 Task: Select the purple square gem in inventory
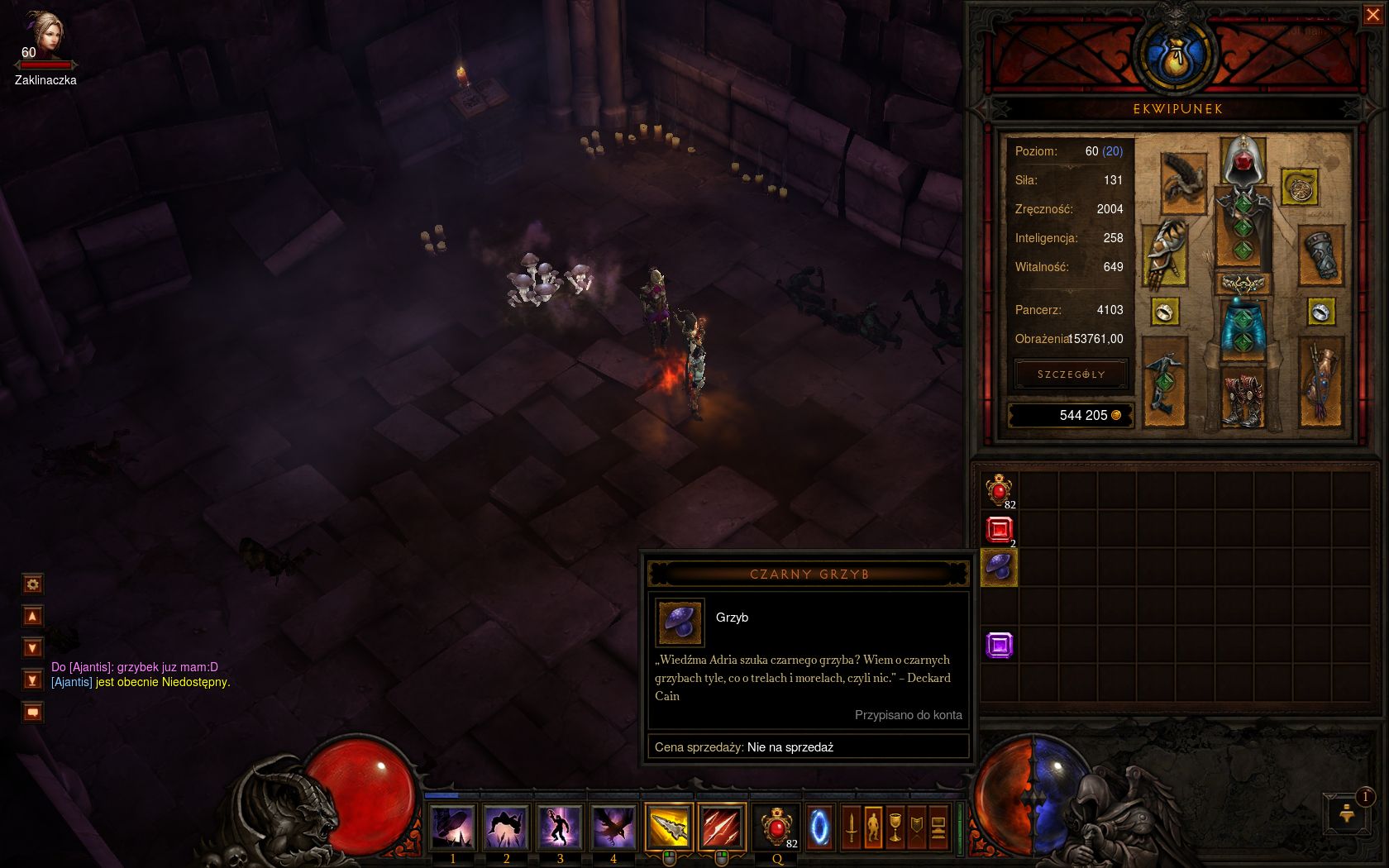[999, 645]
